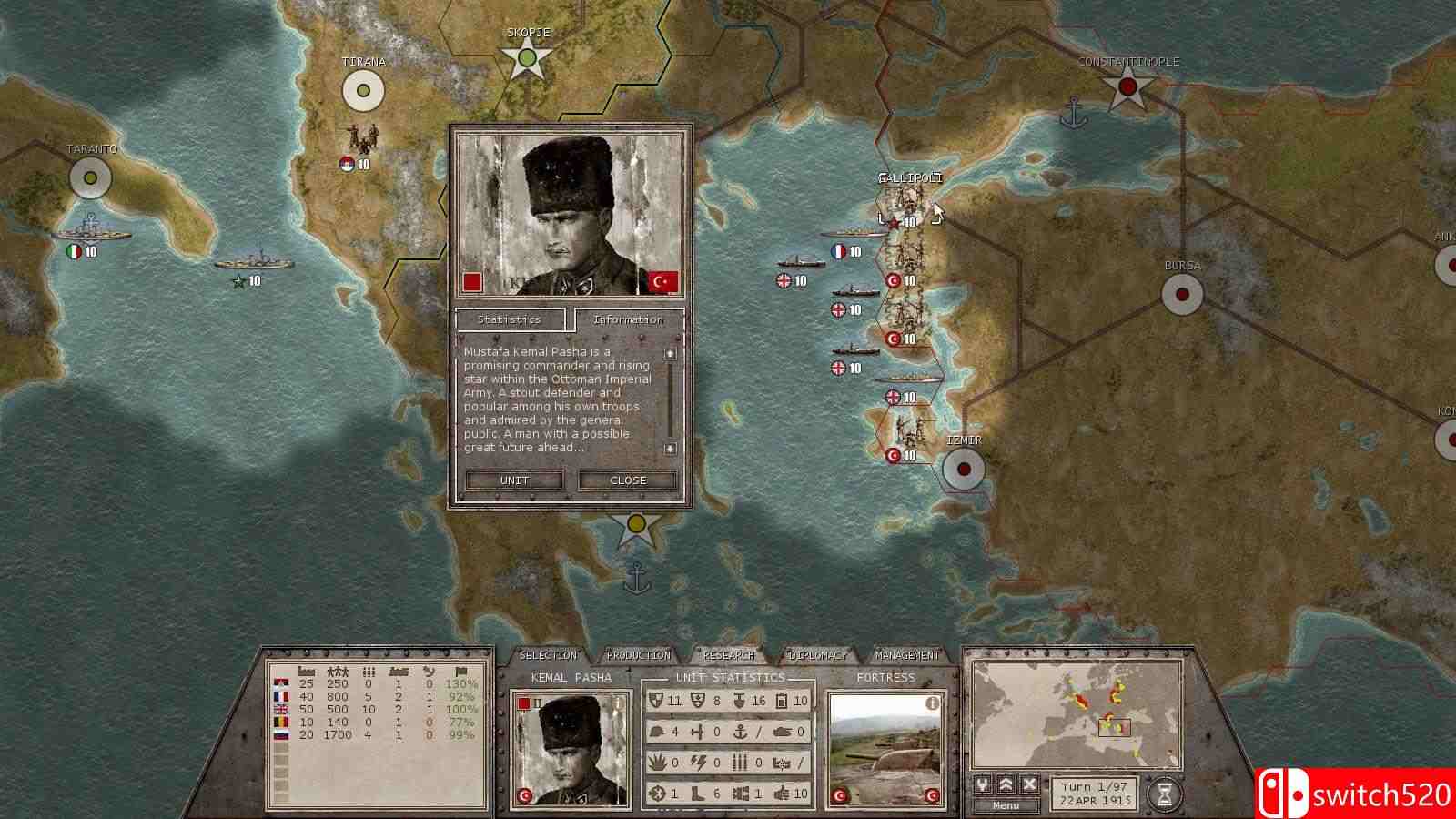Expand the double-chevron control near the Menu button

1006,784
